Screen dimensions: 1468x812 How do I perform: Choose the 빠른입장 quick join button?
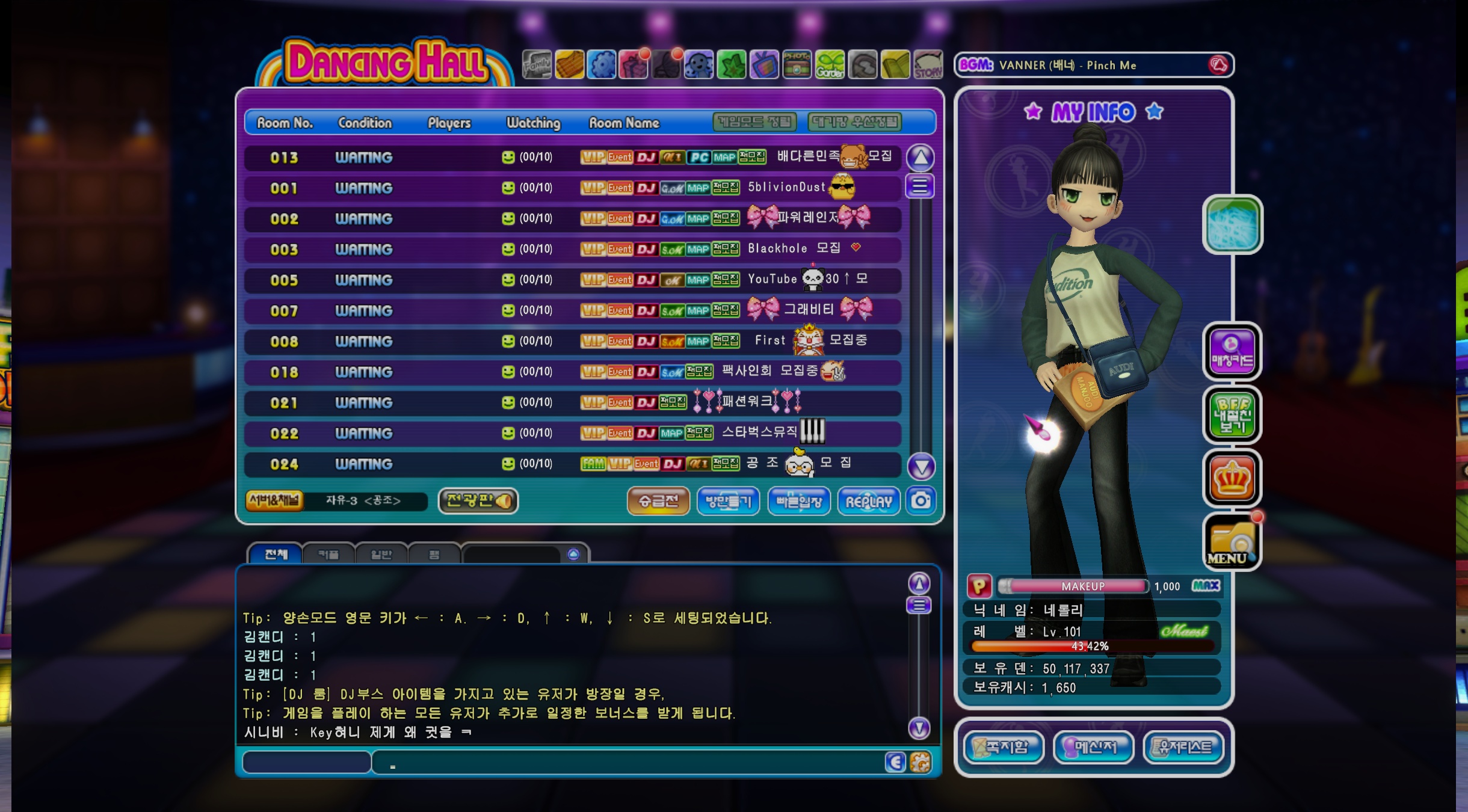[x=798, y=501]
